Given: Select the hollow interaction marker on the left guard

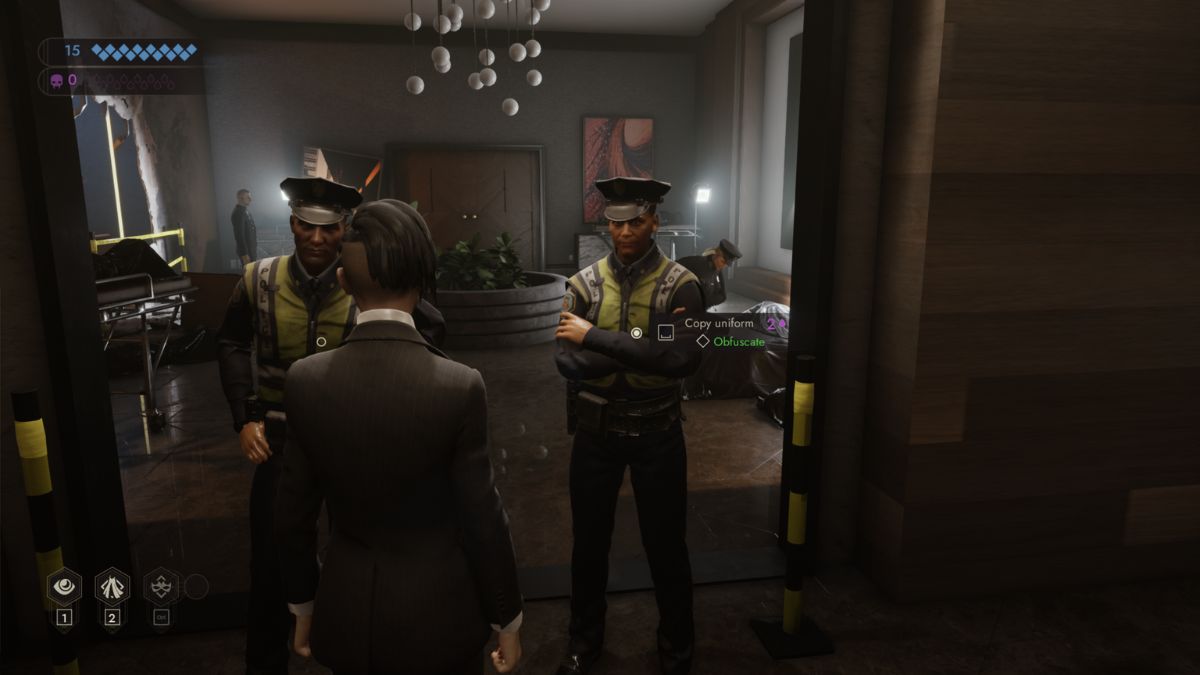Looking at the screenshot, I should [321, 341].
